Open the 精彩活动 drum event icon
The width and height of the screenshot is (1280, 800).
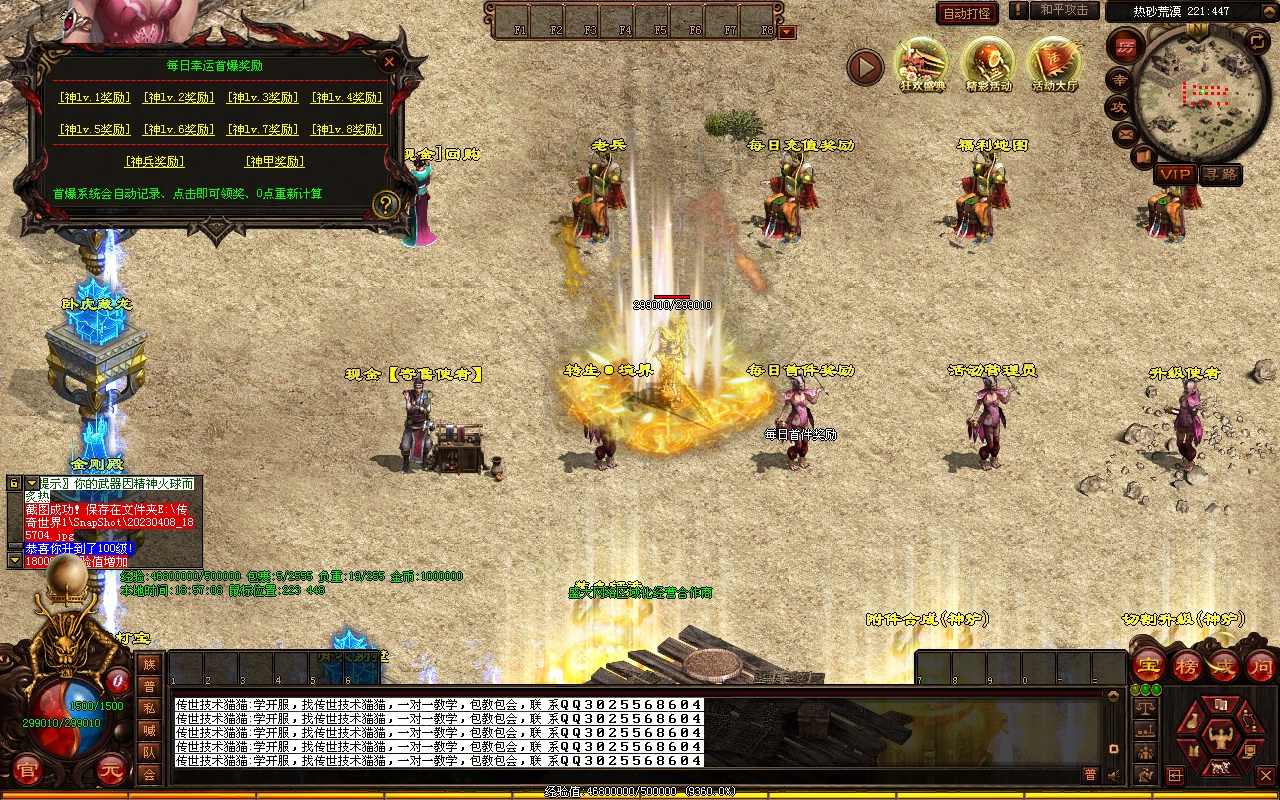coord(988,65)
